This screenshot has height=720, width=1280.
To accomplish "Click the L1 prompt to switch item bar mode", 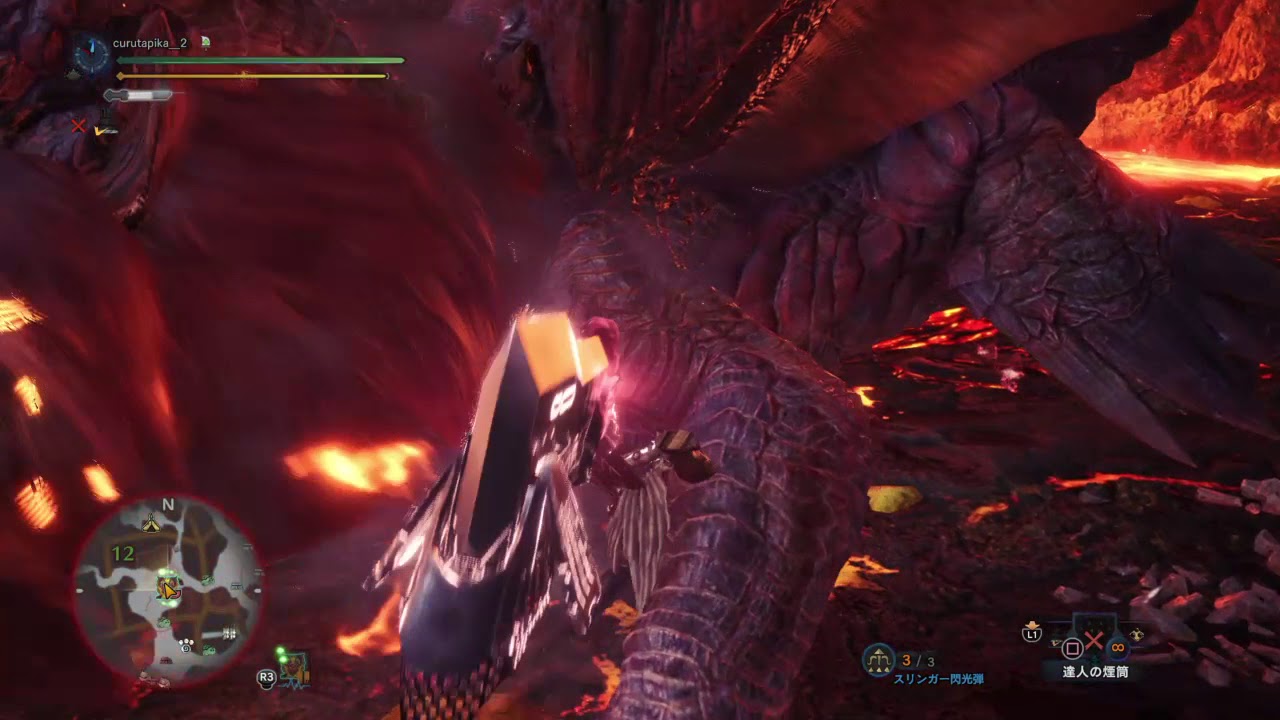I will [x=1032, y=635].
